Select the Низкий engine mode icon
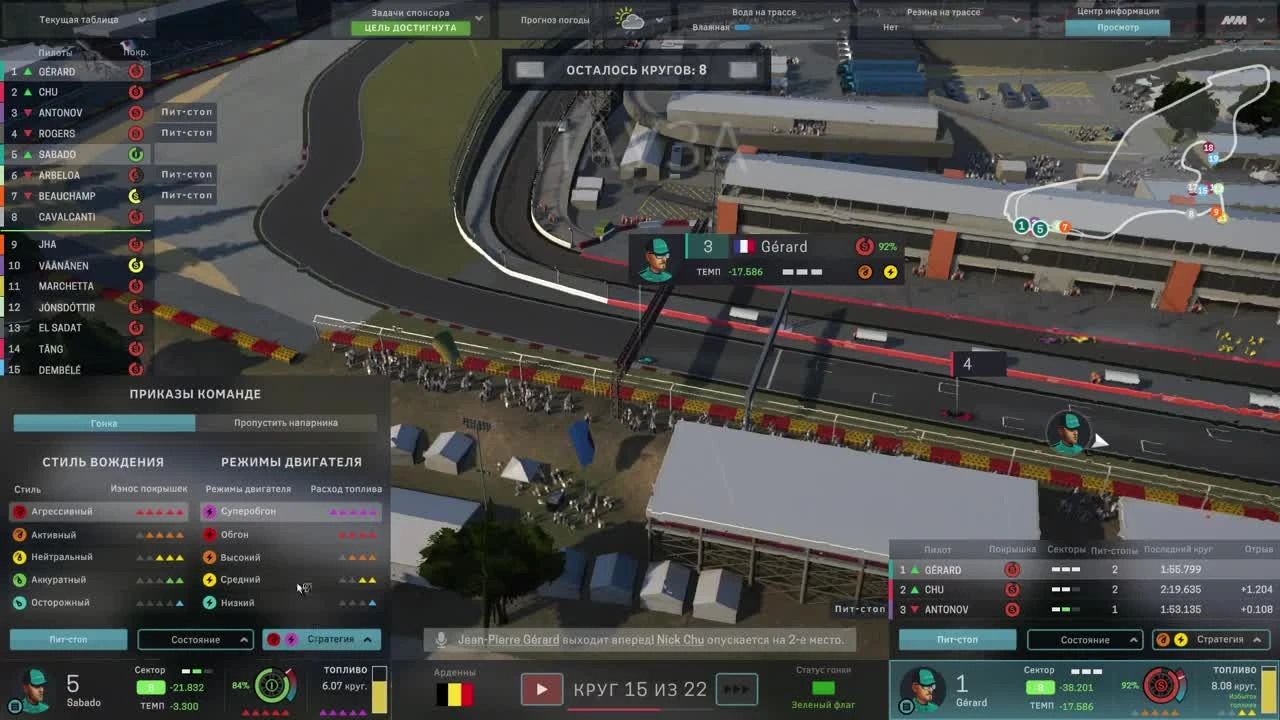 pyautogui.click(x=209, y=602)
